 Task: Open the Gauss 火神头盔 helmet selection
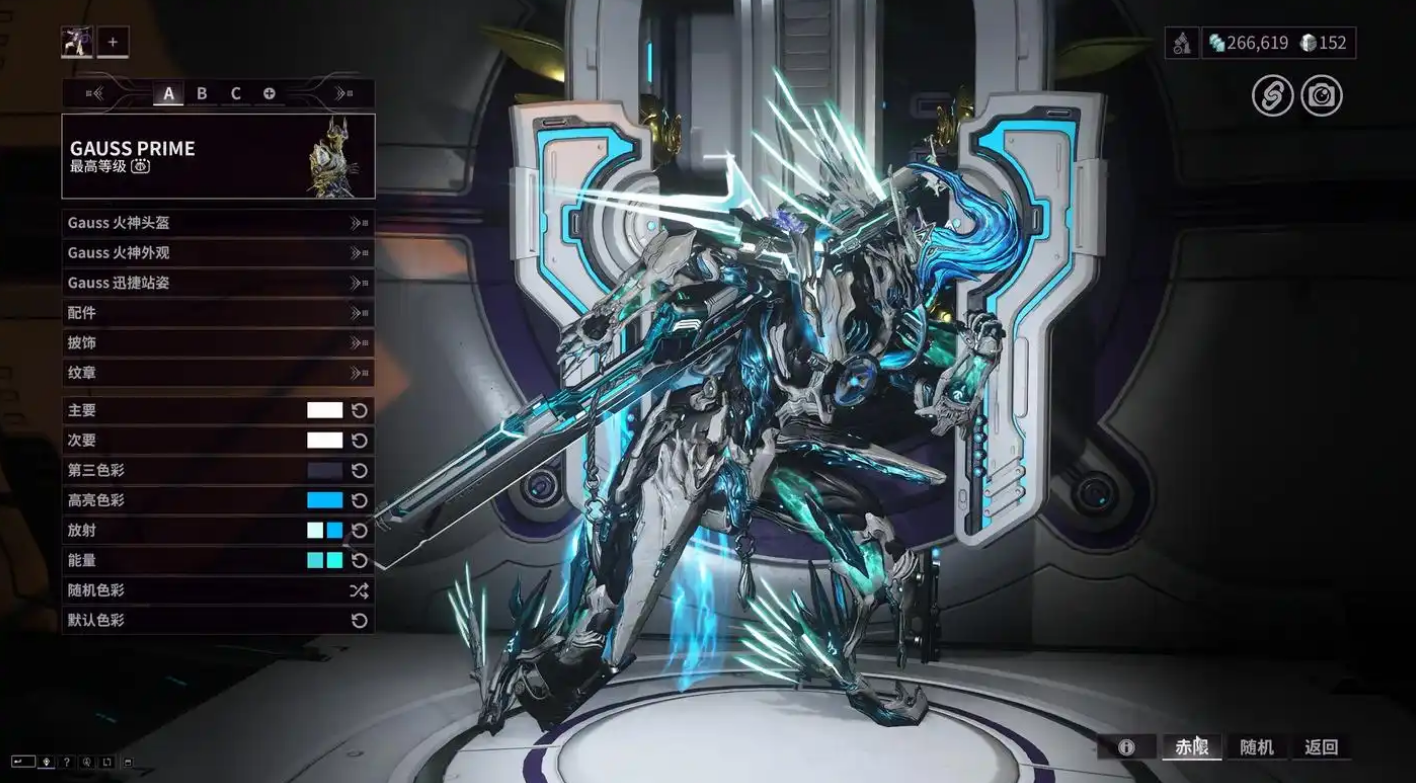218,223
